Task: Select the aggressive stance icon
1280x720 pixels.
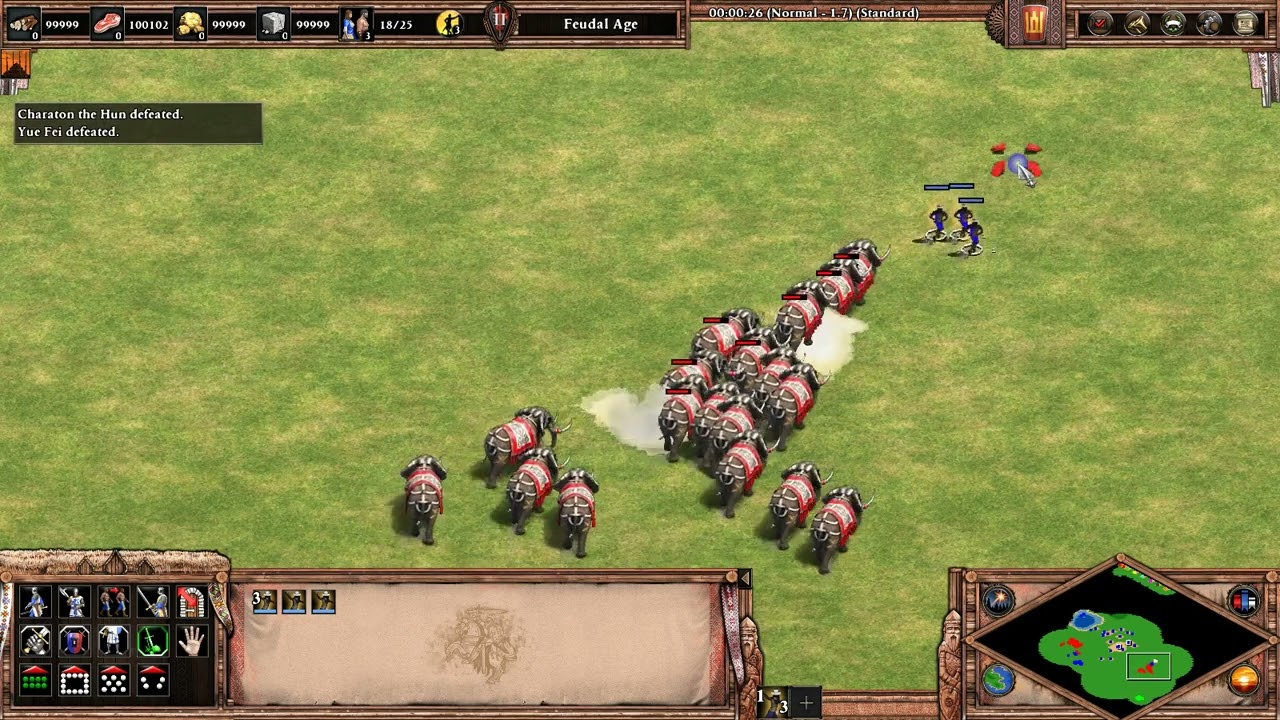Action: pos(35,602)
